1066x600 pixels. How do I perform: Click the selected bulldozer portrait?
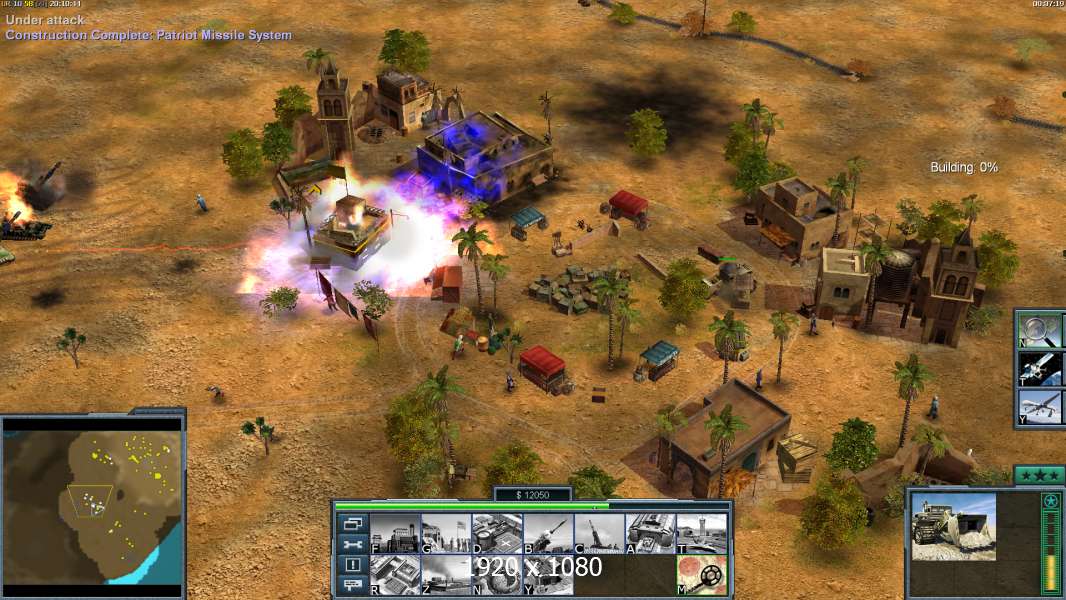pos(953,525)
